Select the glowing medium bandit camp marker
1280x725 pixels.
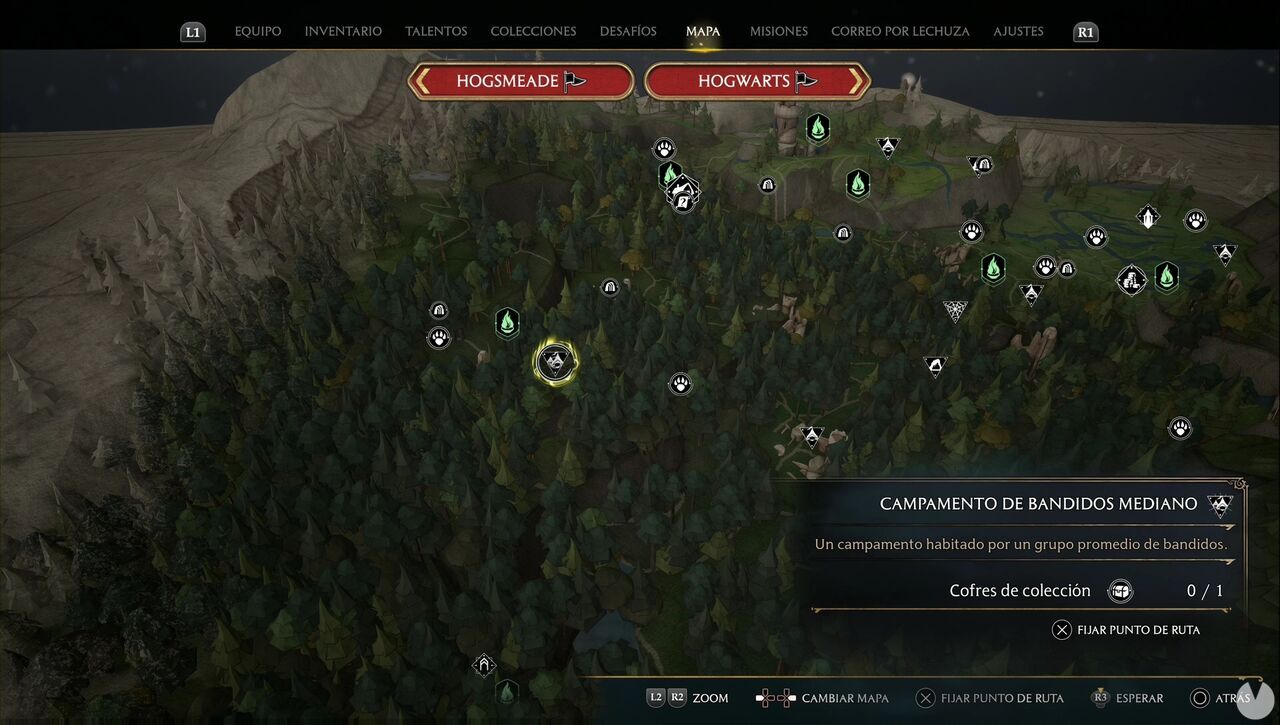(556, 363)
